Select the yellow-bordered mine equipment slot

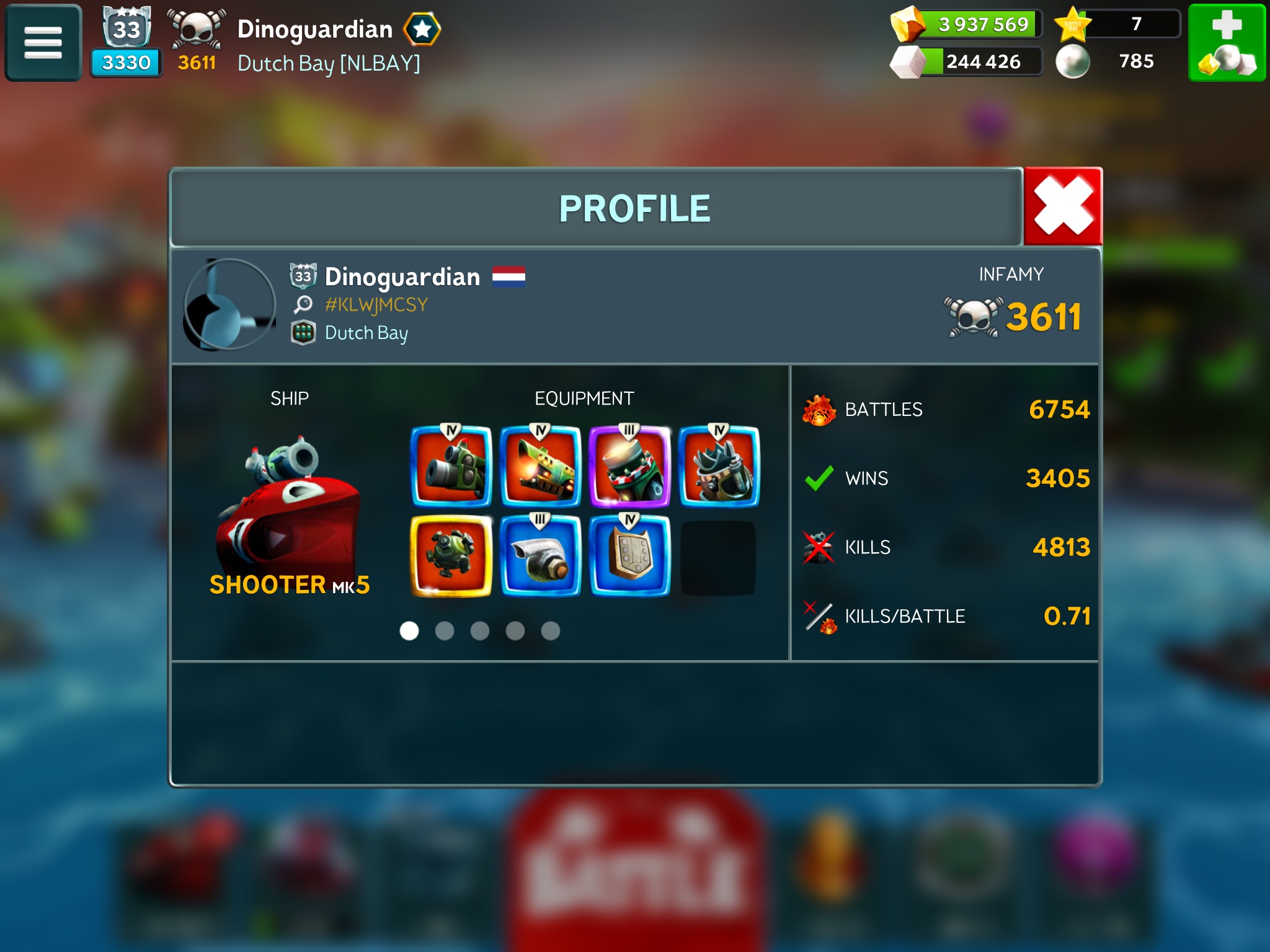(451, 555)
